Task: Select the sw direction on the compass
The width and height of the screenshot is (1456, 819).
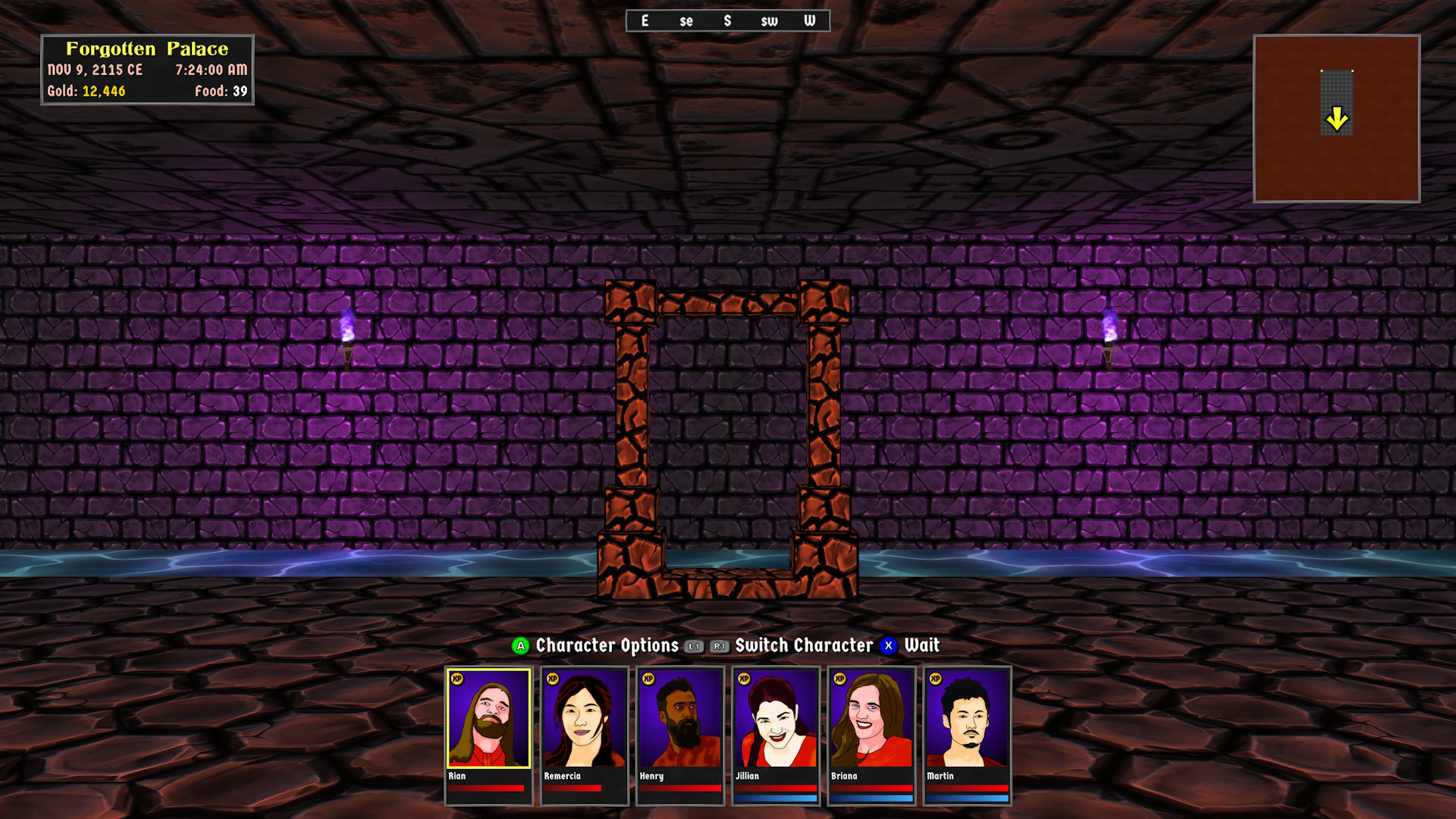Action: coord(768,21)
